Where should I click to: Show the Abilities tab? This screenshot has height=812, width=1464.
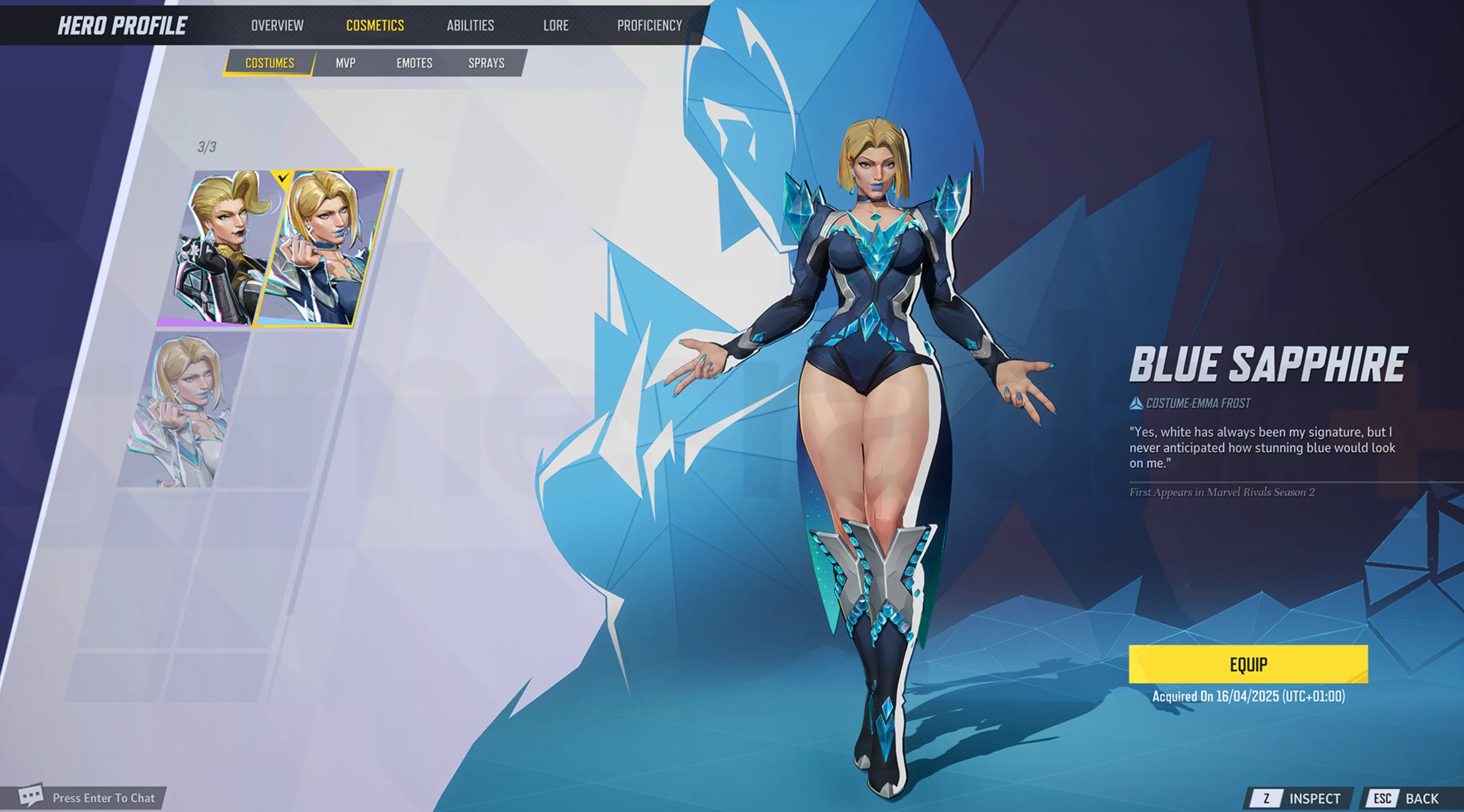470,26
